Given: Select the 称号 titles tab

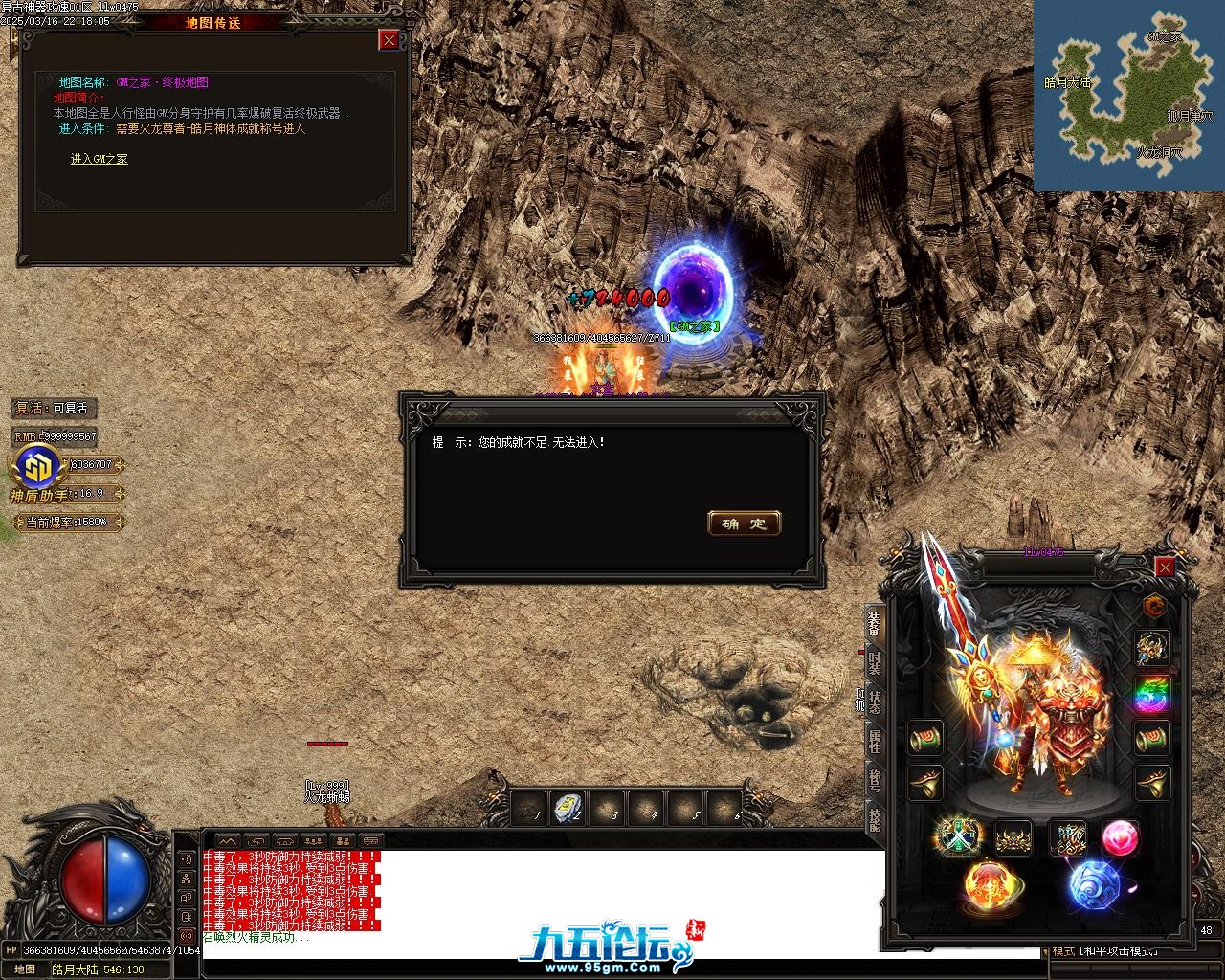Looking at the screenshot, I should click(874, 780).
